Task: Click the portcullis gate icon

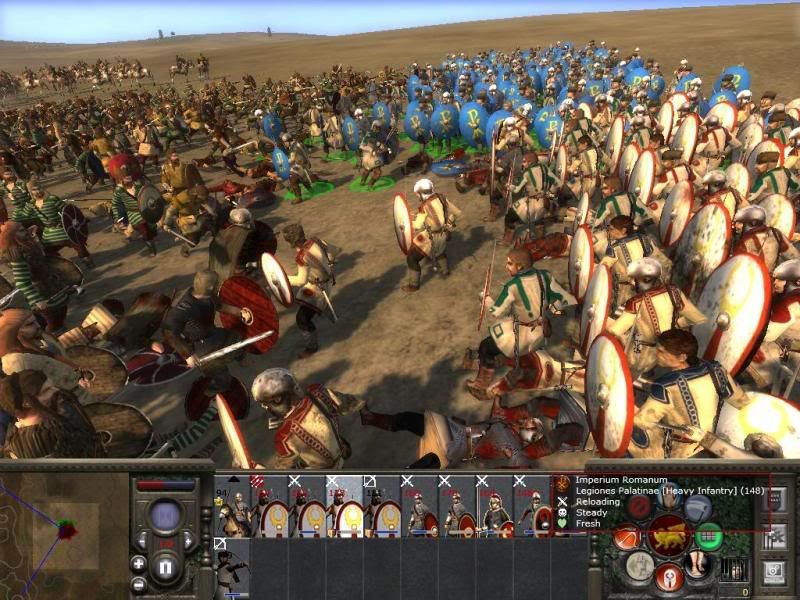Action: tap(733, 567)
